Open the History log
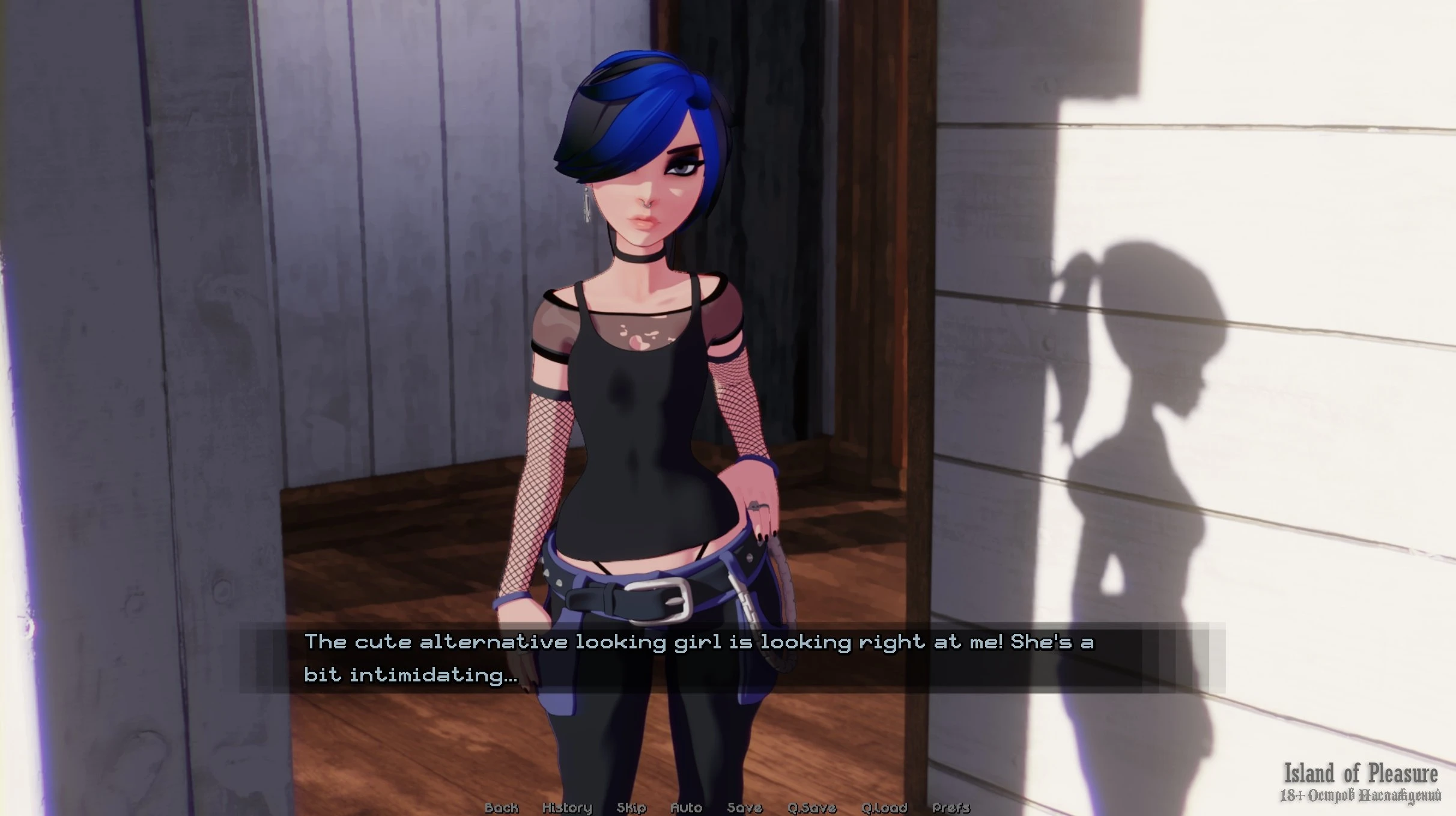The image size is (1456, 816). click(x=567, y=808)
